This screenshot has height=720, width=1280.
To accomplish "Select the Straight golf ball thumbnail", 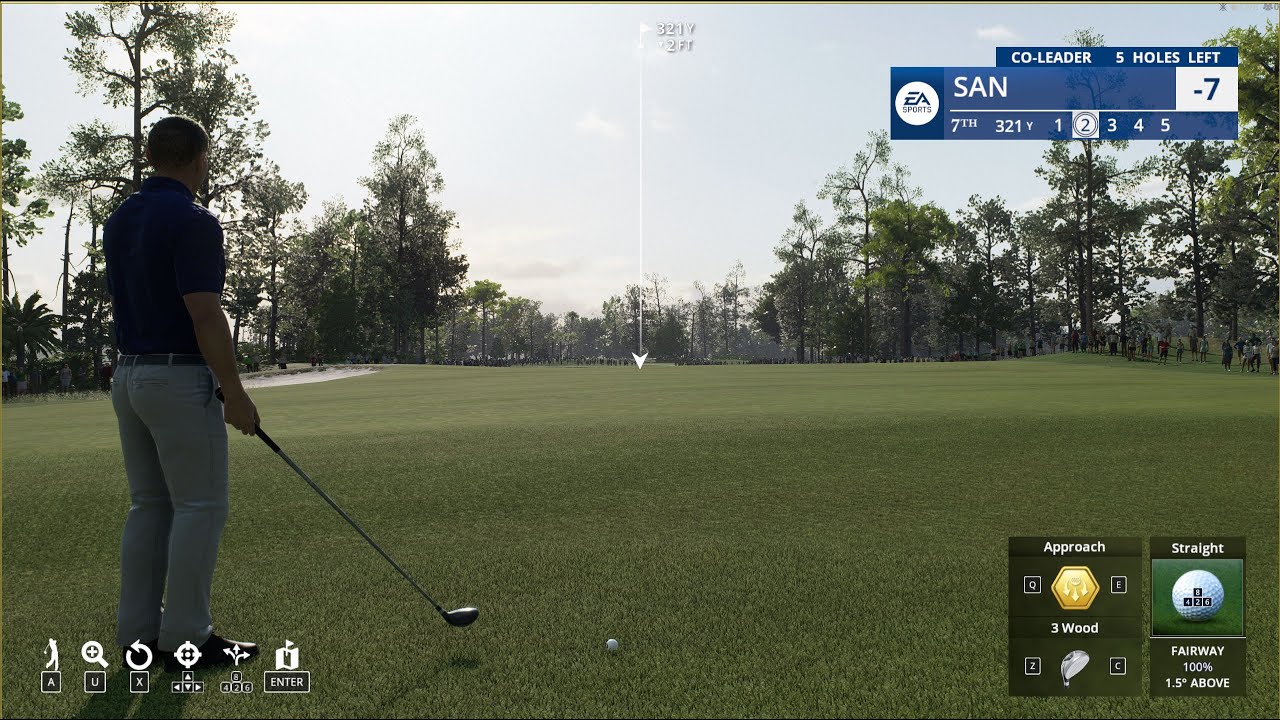I will coord(1197,597).
